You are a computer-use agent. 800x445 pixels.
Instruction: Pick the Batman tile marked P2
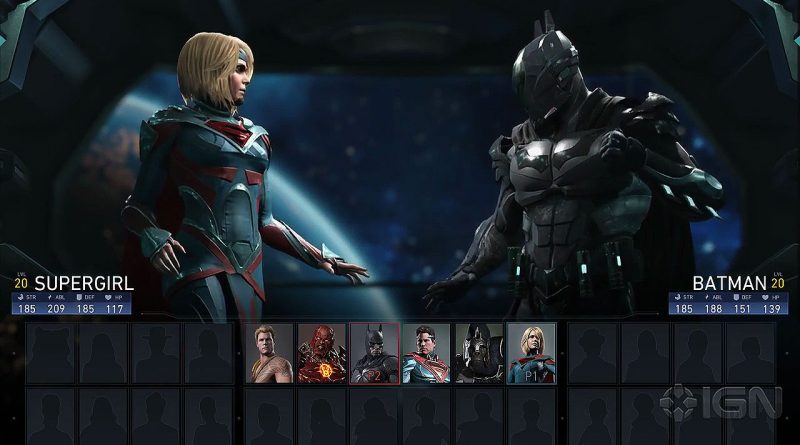(374, 353)
